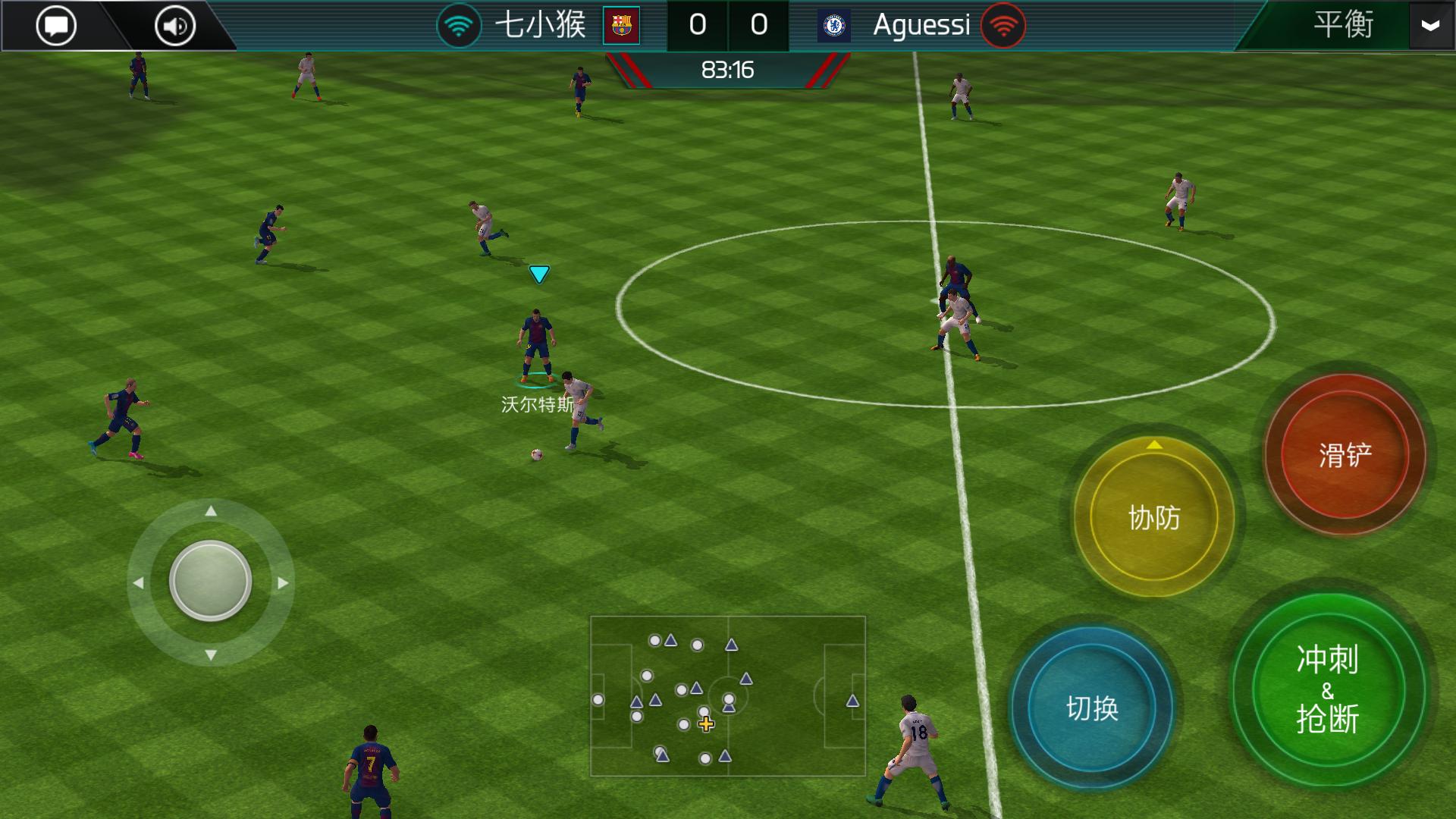Tap the yellow triangle above 协防 button
The height and width of the screenshot is (819, 1456).
[1155, 444]
